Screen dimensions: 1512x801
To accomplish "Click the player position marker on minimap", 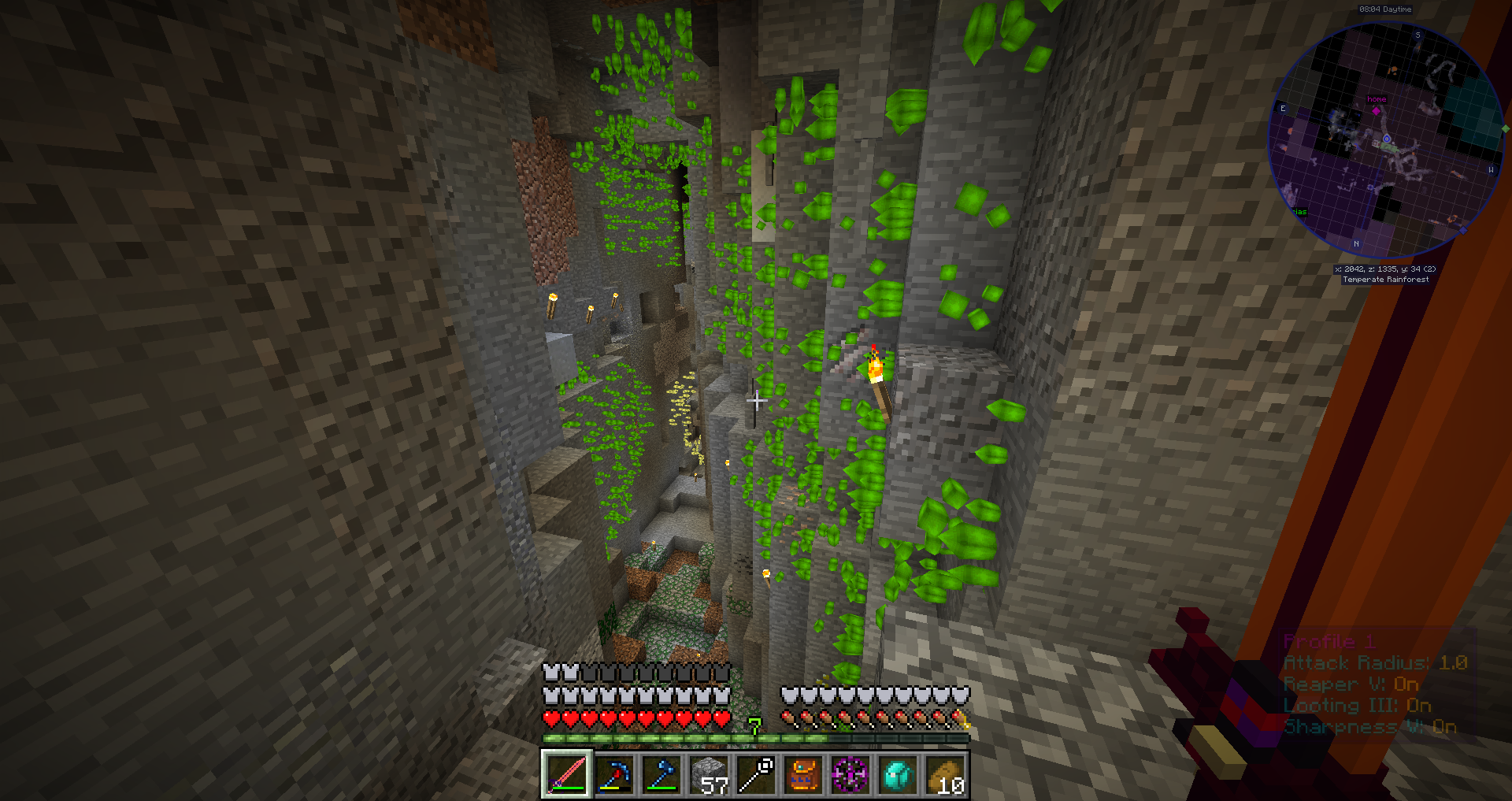I will pyautogui.click(x=1386, y=139).
